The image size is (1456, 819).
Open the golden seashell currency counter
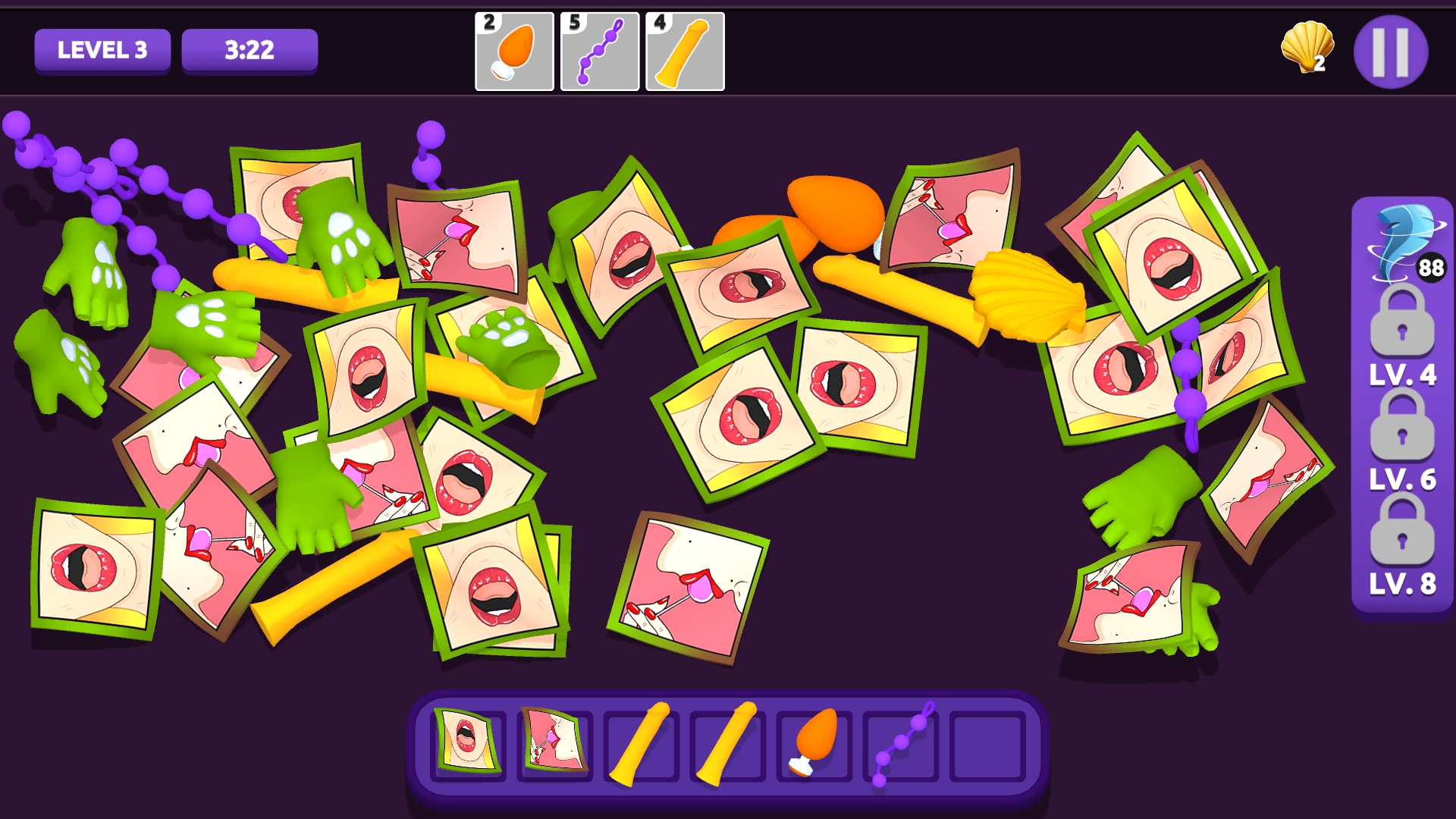point(1307,47)
